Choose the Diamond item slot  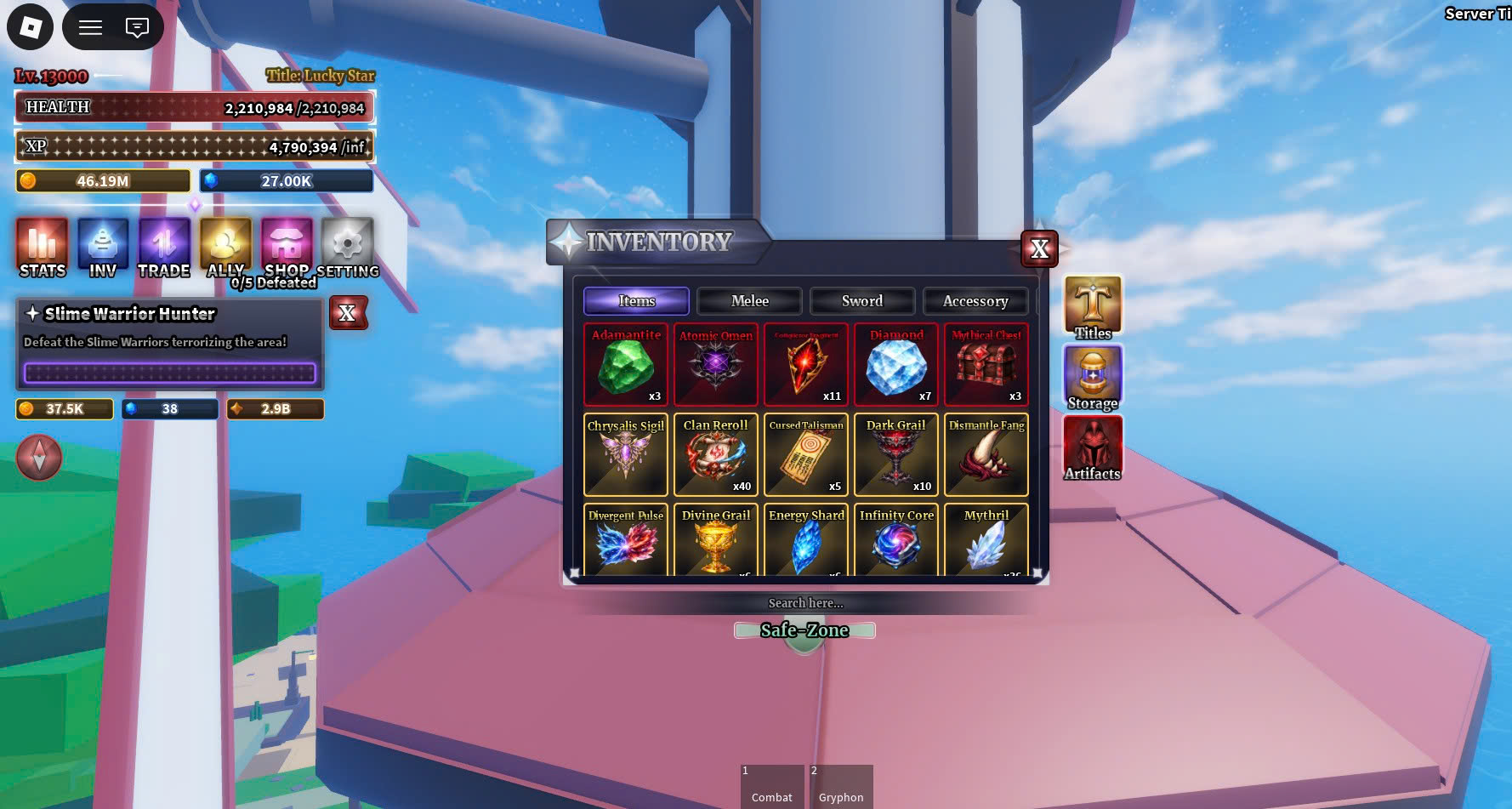click(896, 365)
